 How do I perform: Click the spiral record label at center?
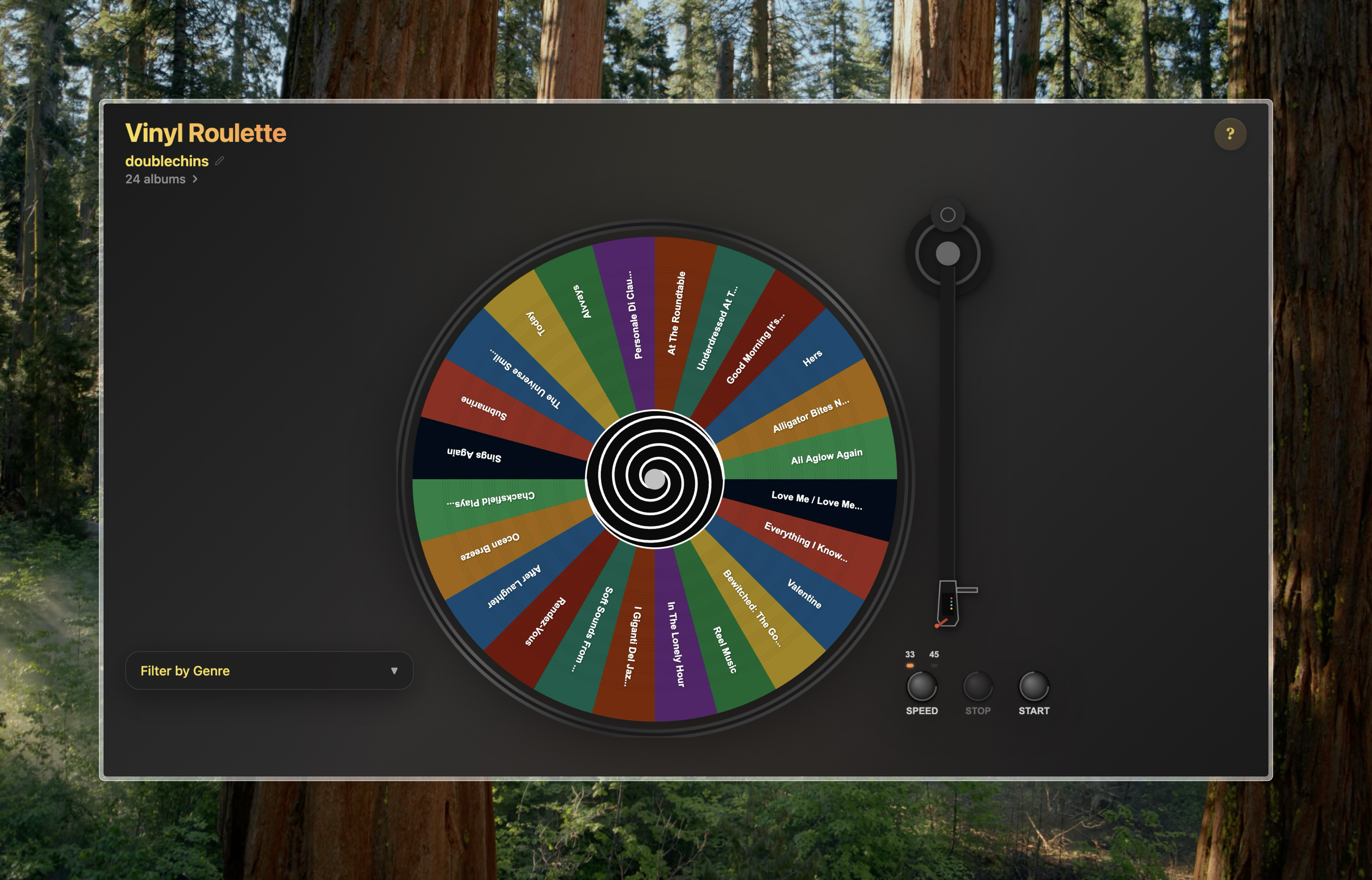[655, 479]
